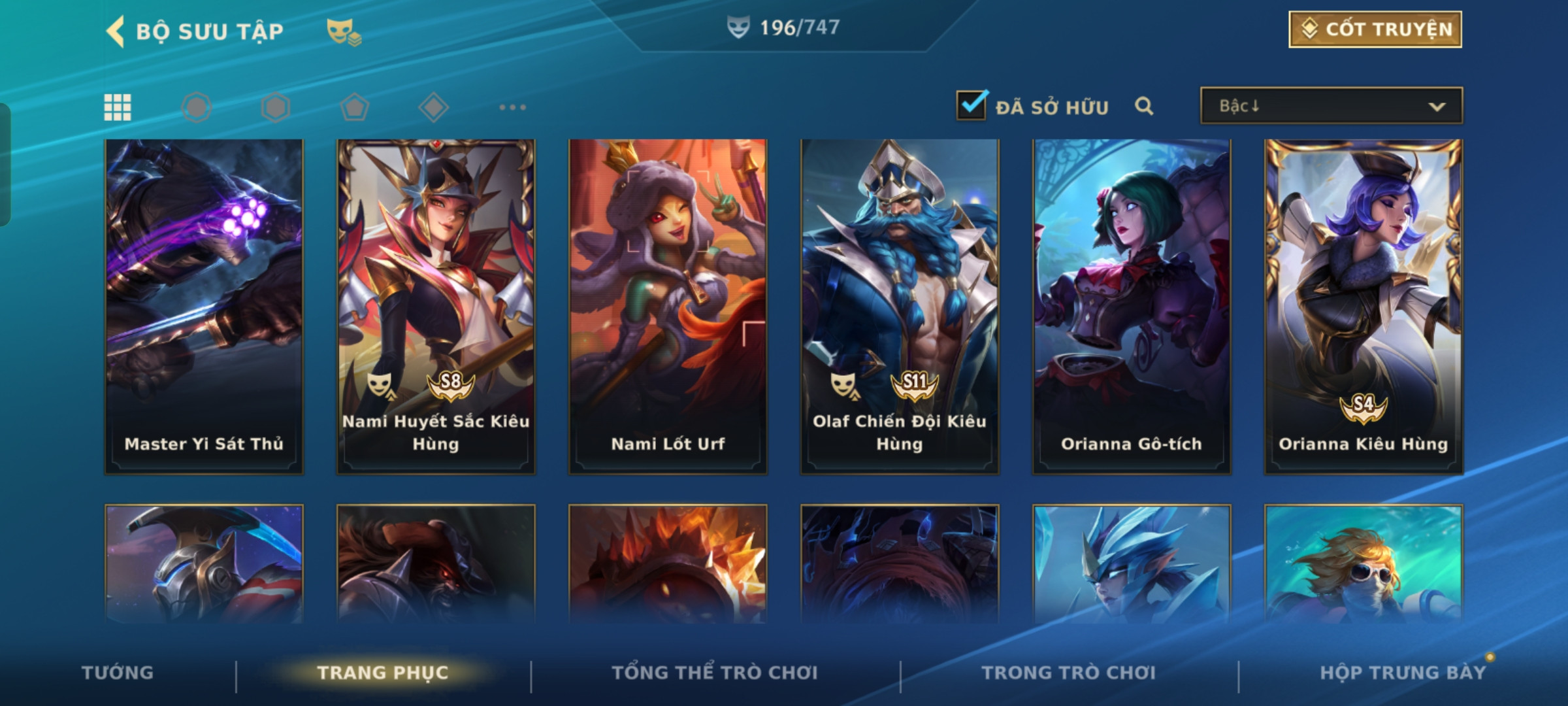Switch to the Tướng tab
The width and height of the screenshot is (1568, 706).
click(118, 673)
